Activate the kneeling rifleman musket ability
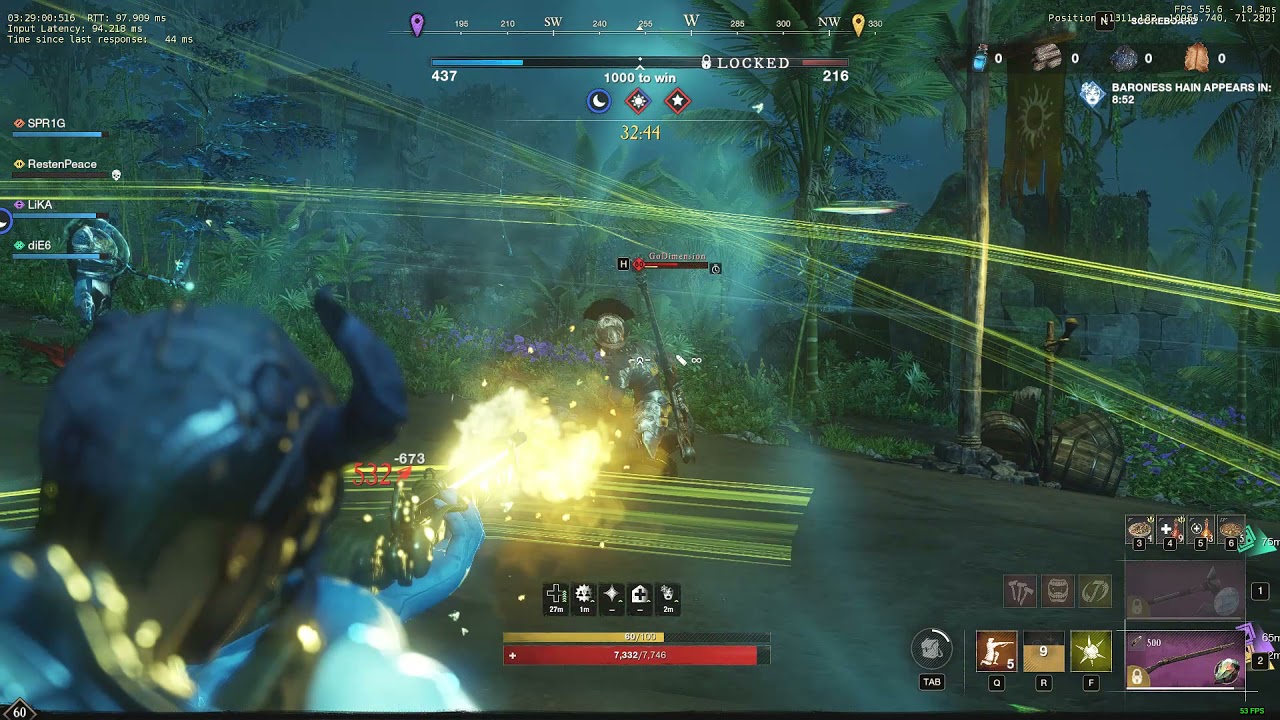This screenshot has height=720, width=1280. (996, 651)
